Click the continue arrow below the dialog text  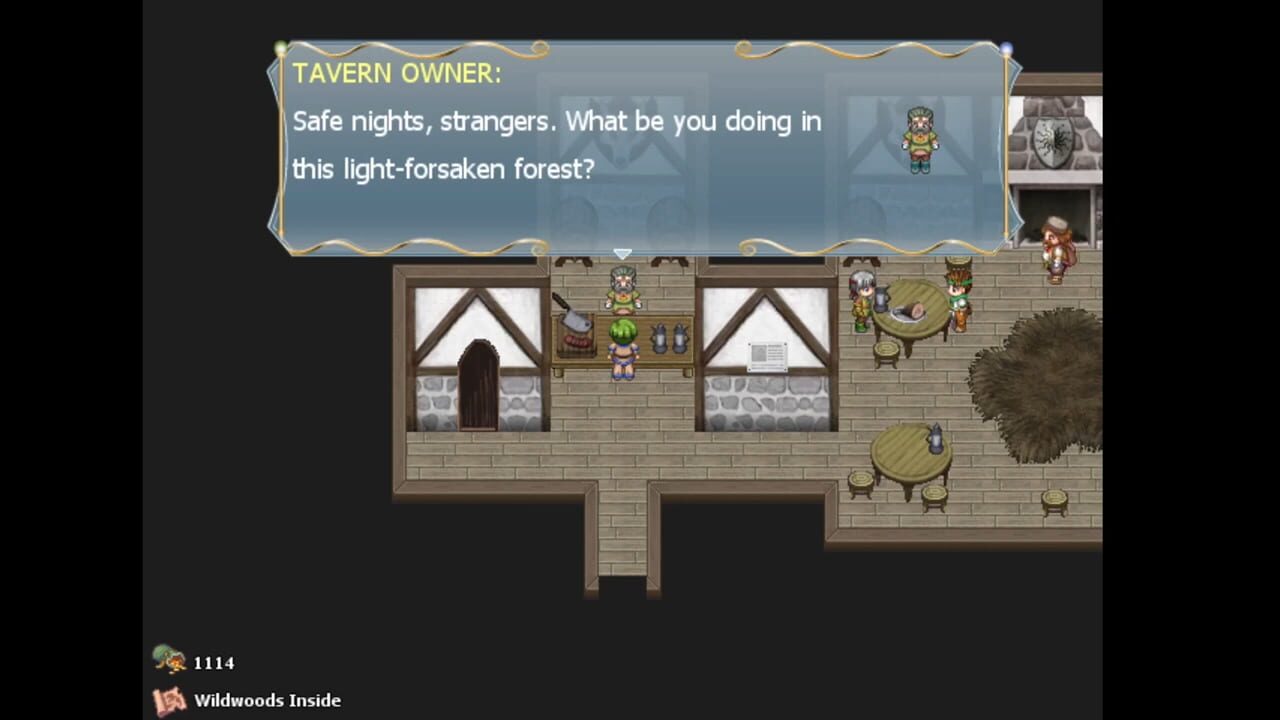coord(622,253)
